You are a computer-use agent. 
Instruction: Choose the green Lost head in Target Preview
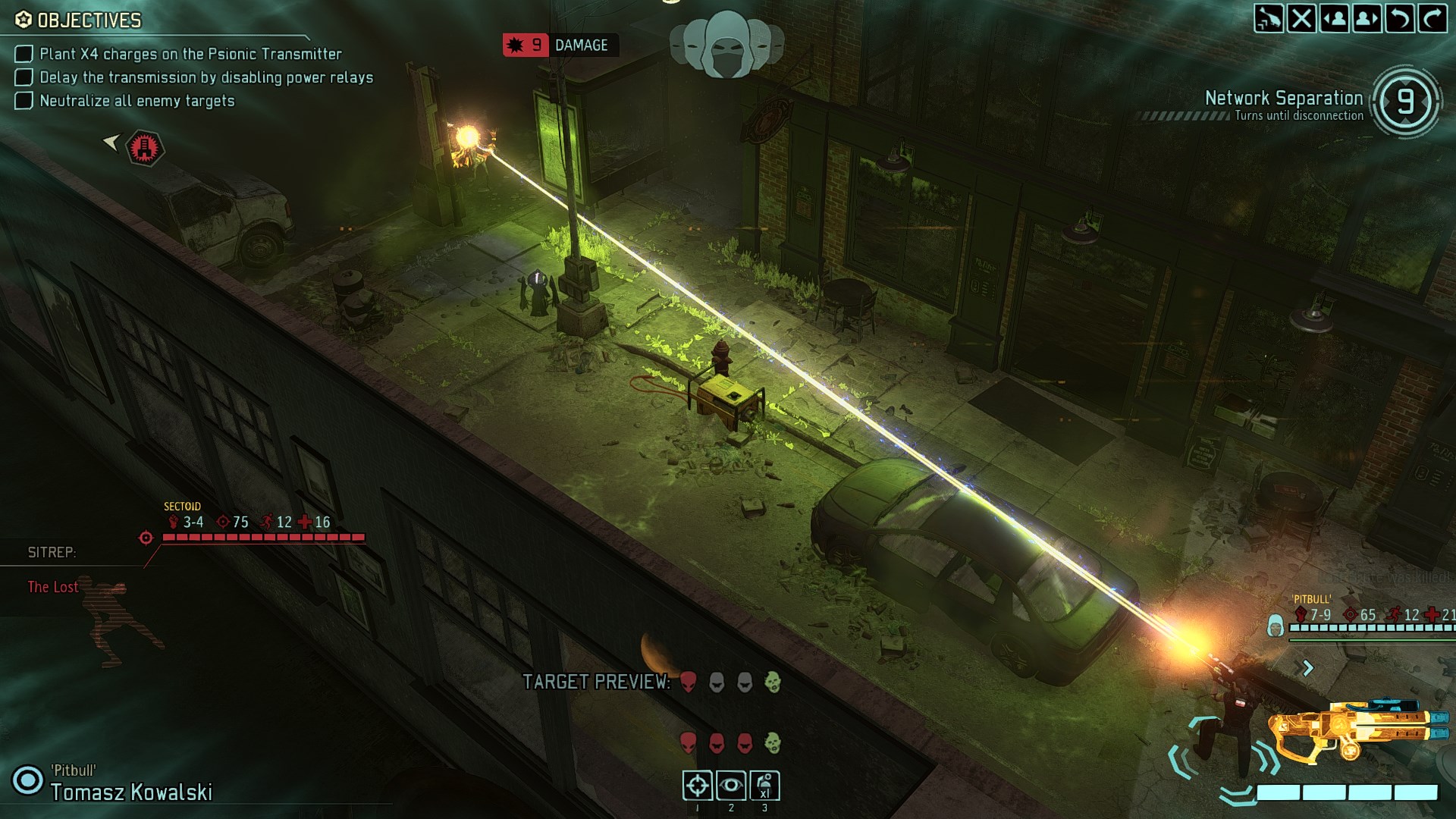[x=772, y=682]
